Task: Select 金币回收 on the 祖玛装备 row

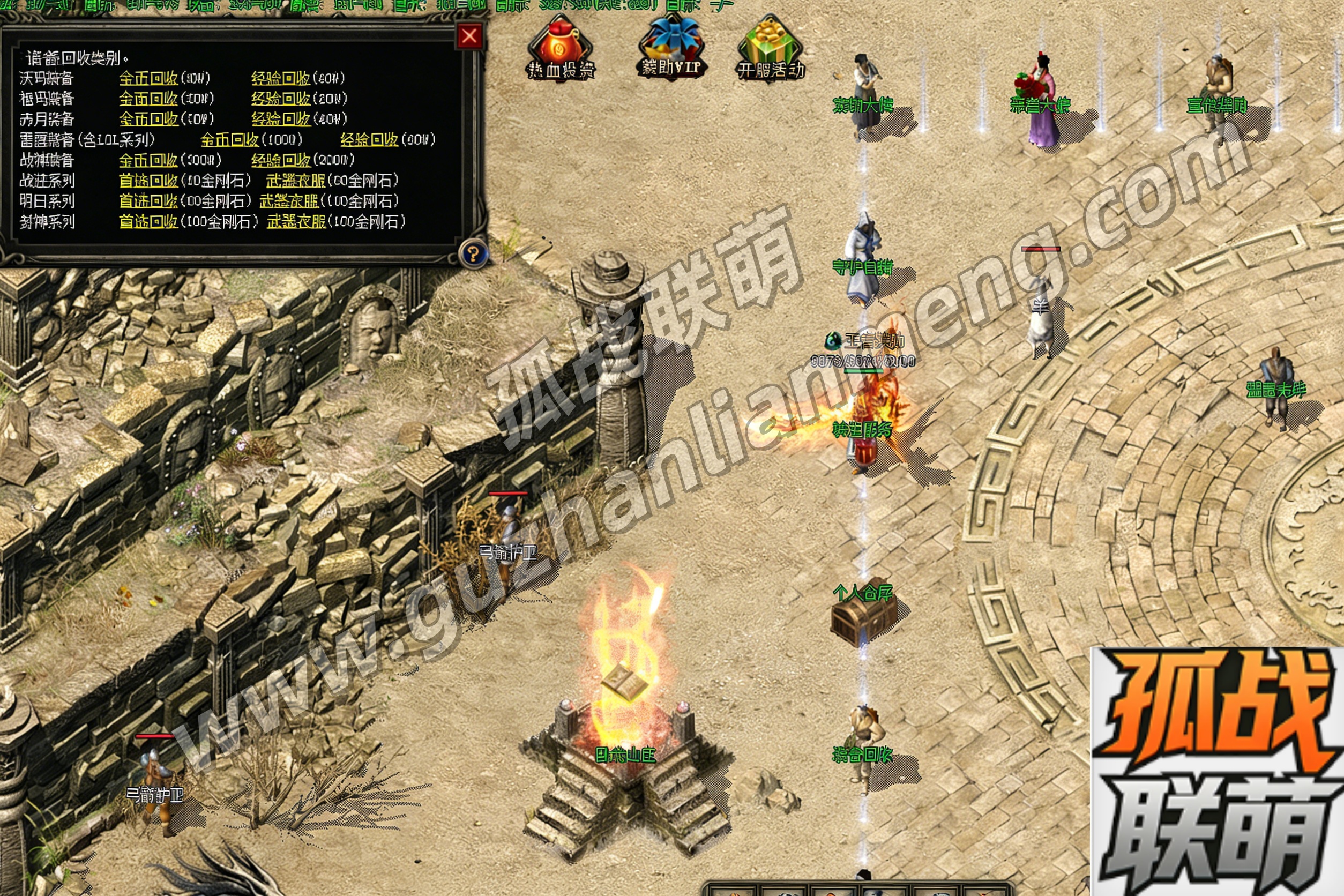Action: point(148,99)
